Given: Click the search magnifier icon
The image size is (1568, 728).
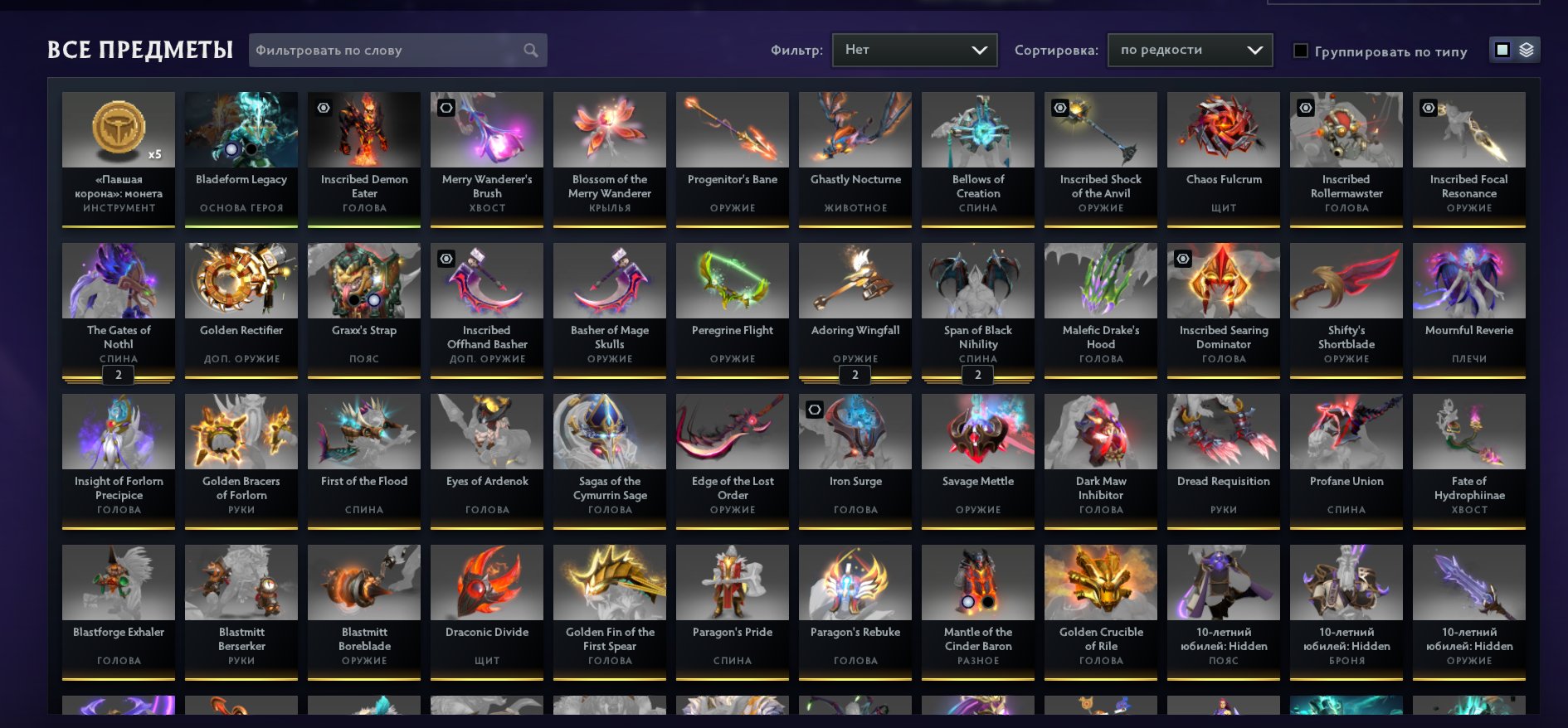Looking at the screenshot, I should [530, 50].
